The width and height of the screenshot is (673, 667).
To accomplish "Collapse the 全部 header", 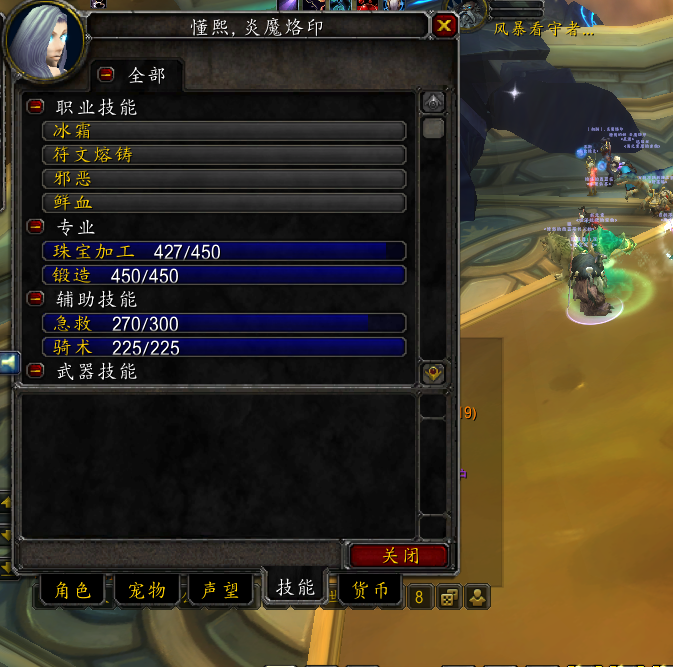I will pyautogui.click(x=108, y=75).
